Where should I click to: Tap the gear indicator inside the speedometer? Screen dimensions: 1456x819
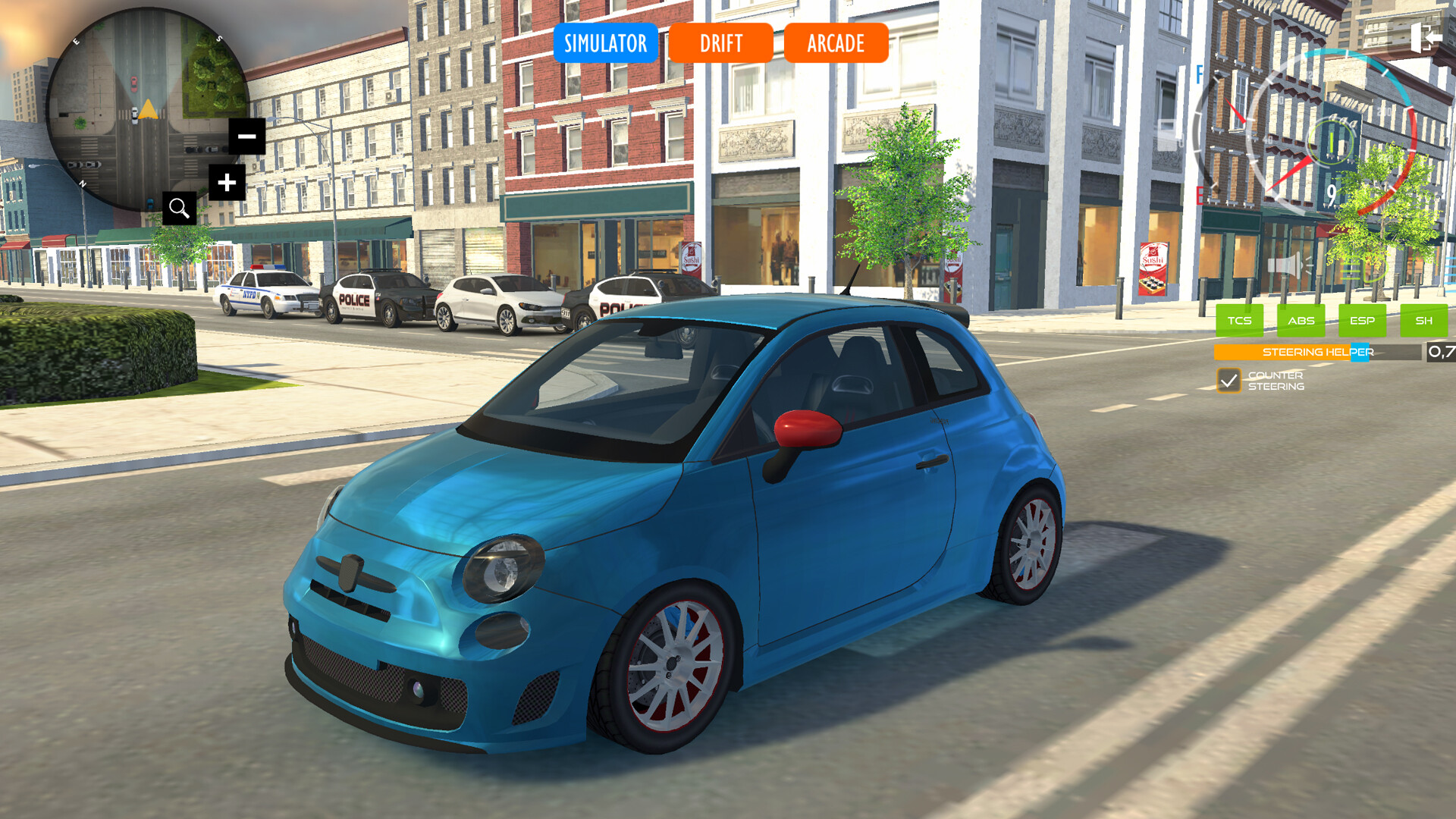coord(1332,143)
